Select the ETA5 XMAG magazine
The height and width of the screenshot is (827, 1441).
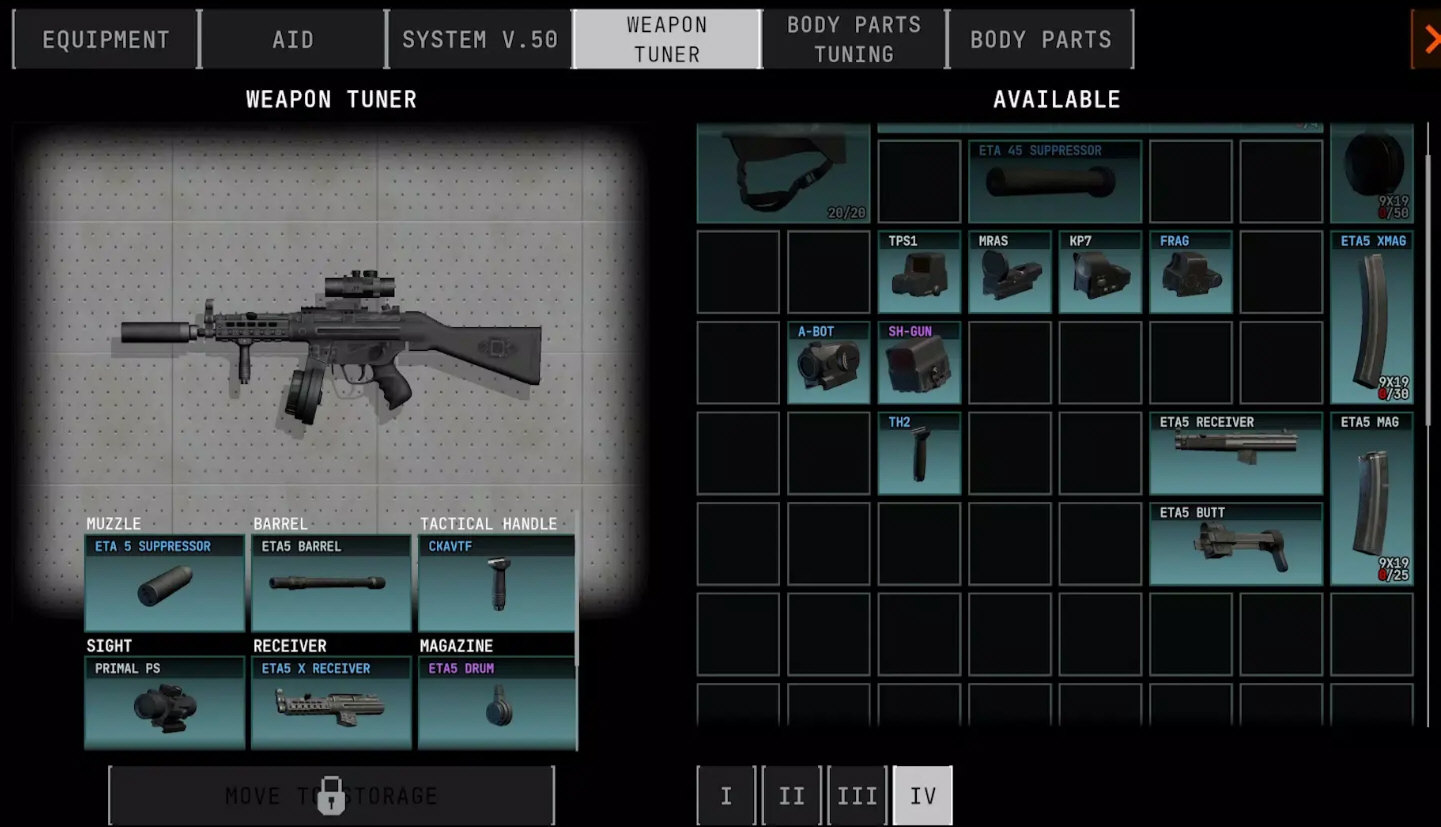click(x=1372, y=317)
